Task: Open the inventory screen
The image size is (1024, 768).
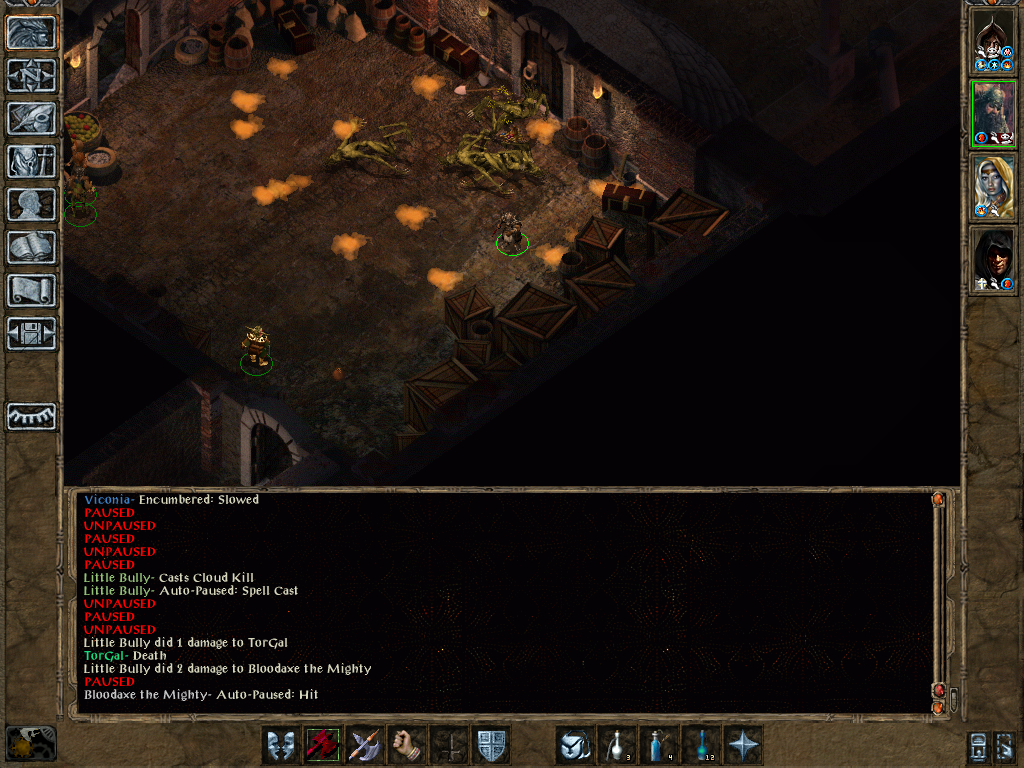Action: pos(32,161)
